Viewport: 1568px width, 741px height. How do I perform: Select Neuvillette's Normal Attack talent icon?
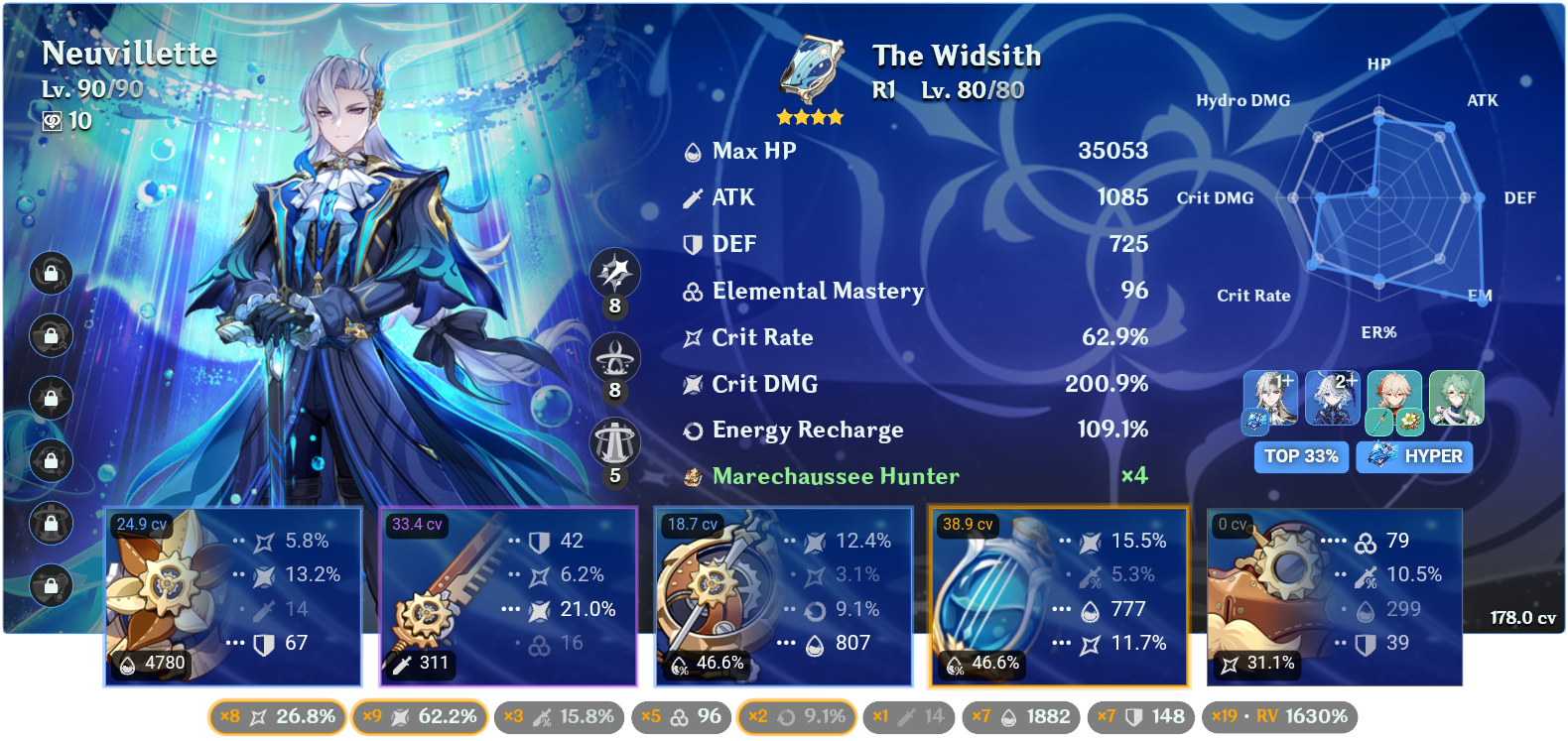pyautogui.click(x=615, y=275)
